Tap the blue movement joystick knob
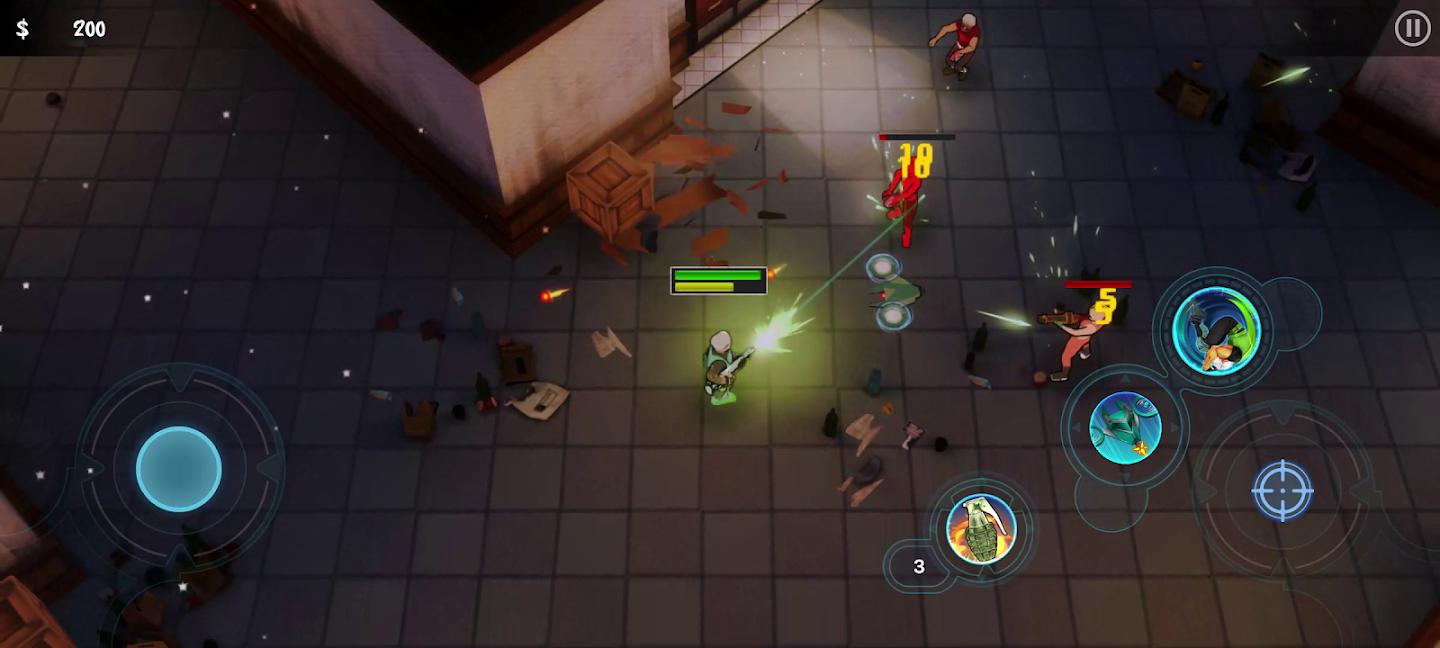The height and width of the screenshot is (648, 1440). (179, 469)
